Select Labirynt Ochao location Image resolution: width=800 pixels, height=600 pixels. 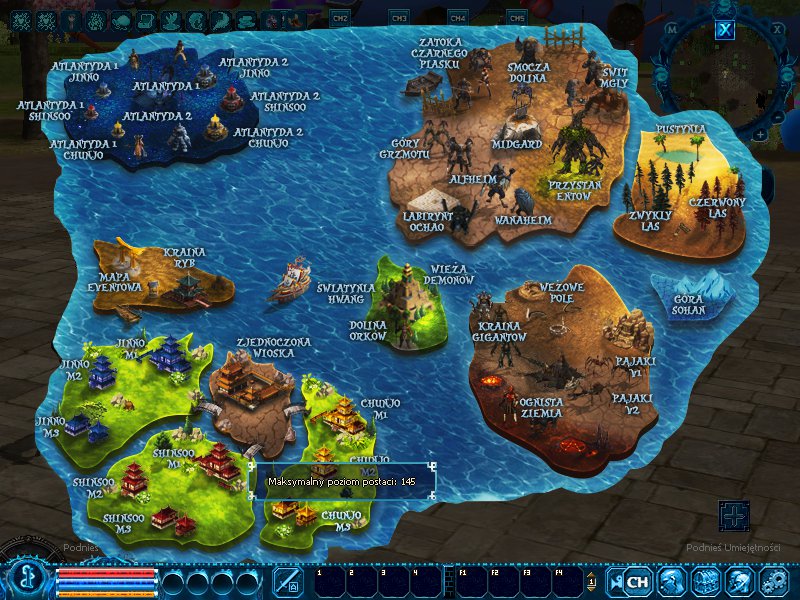(x=430, y=220)
